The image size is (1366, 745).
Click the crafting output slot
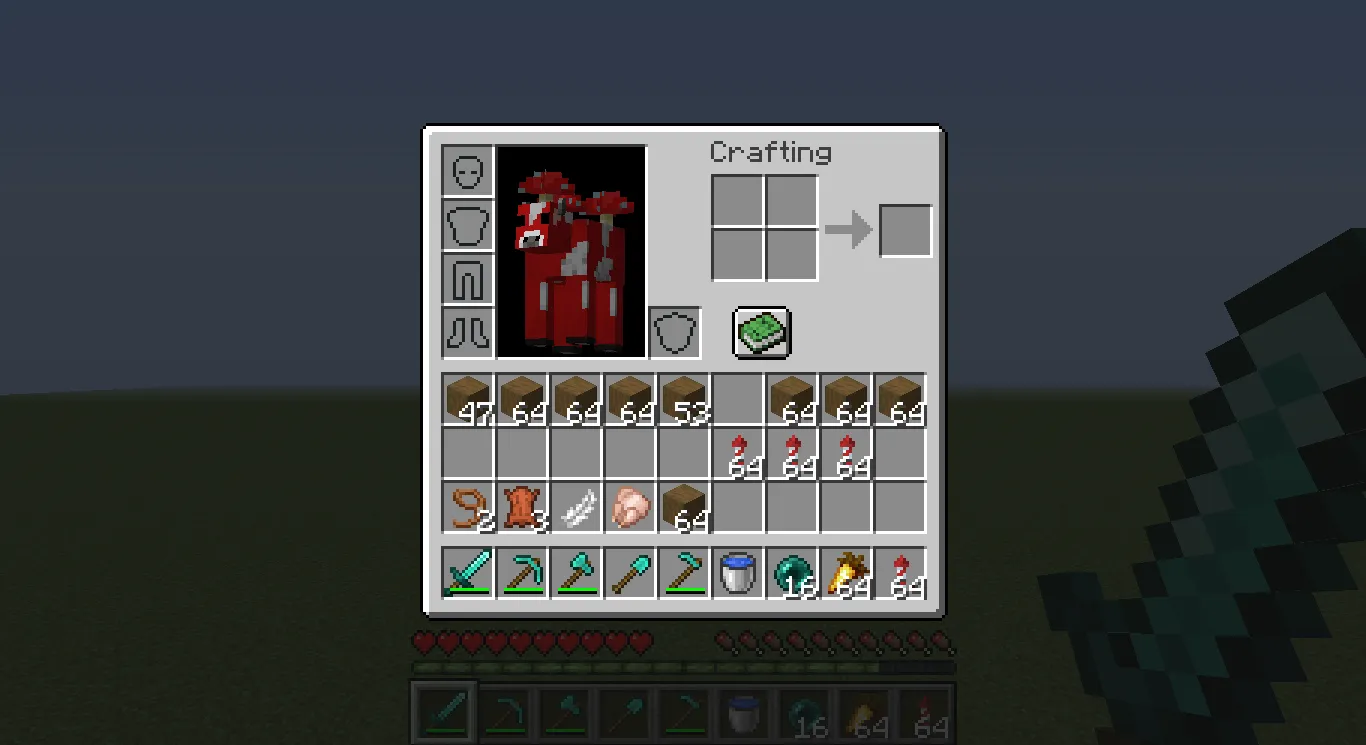tap(904, 230)
